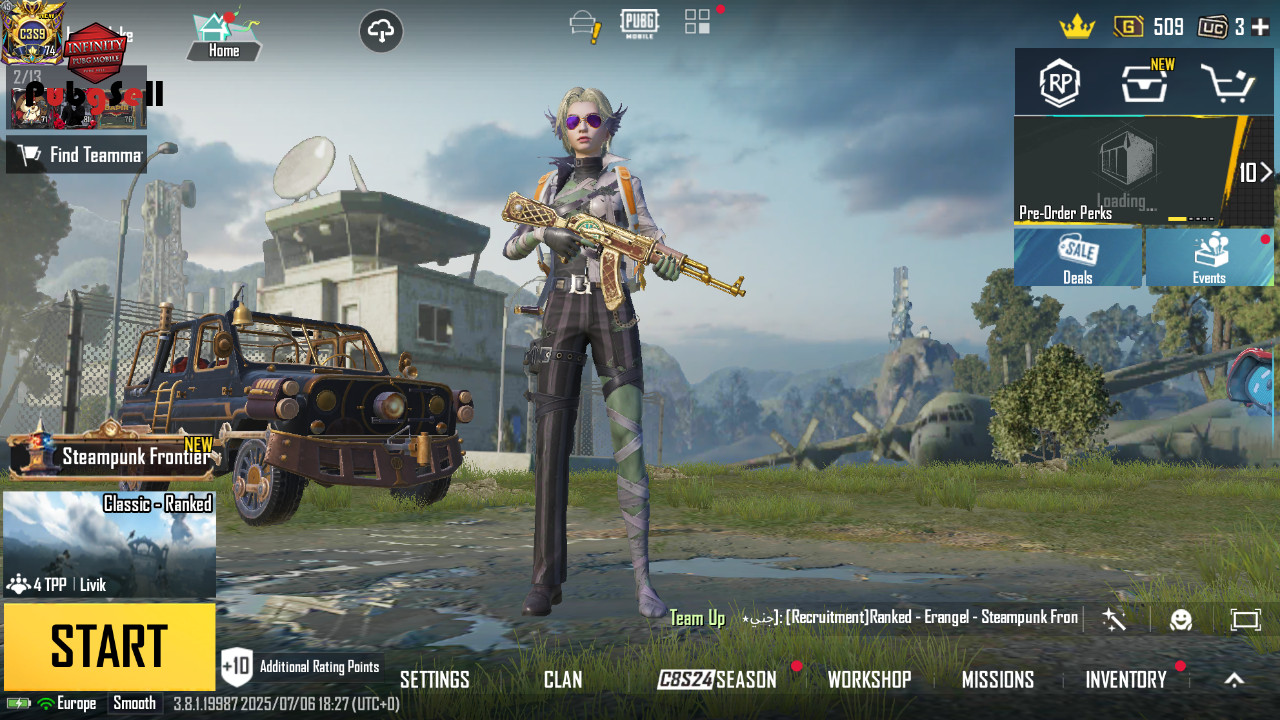This screenshot has height=720, width=1280.
Task: Open the emote smiley icon
Action: coord(1181,620)
